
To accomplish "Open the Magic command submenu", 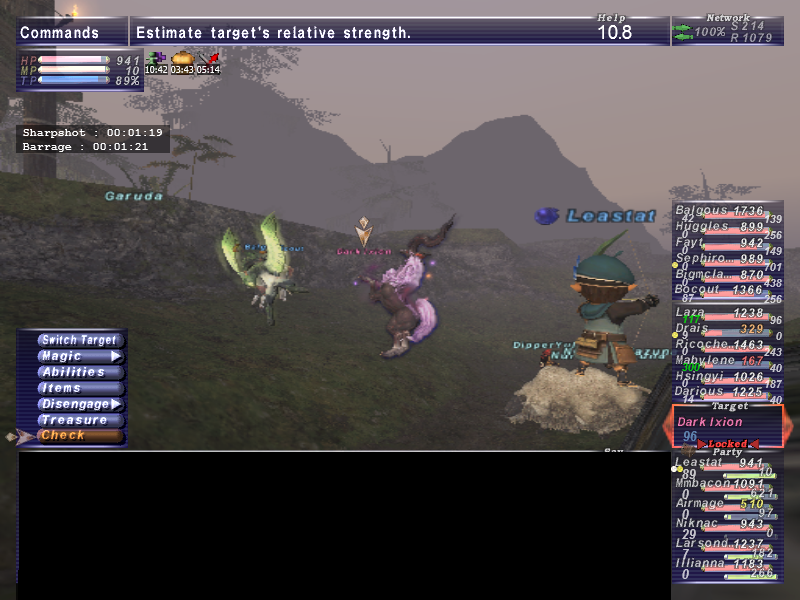I will 79,356.
